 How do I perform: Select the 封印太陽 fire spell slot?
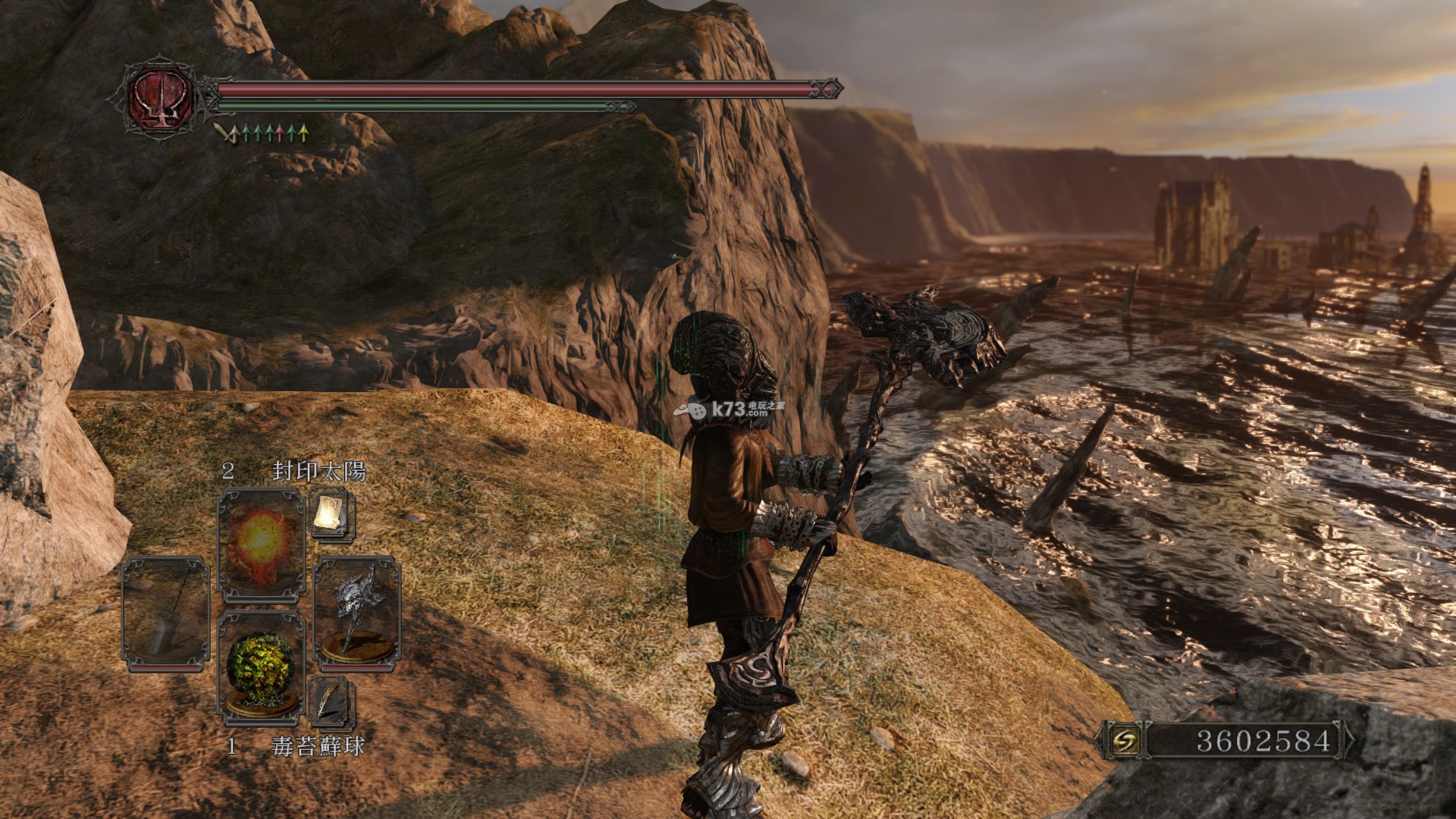pyautogui.click(x=261, y=544)
